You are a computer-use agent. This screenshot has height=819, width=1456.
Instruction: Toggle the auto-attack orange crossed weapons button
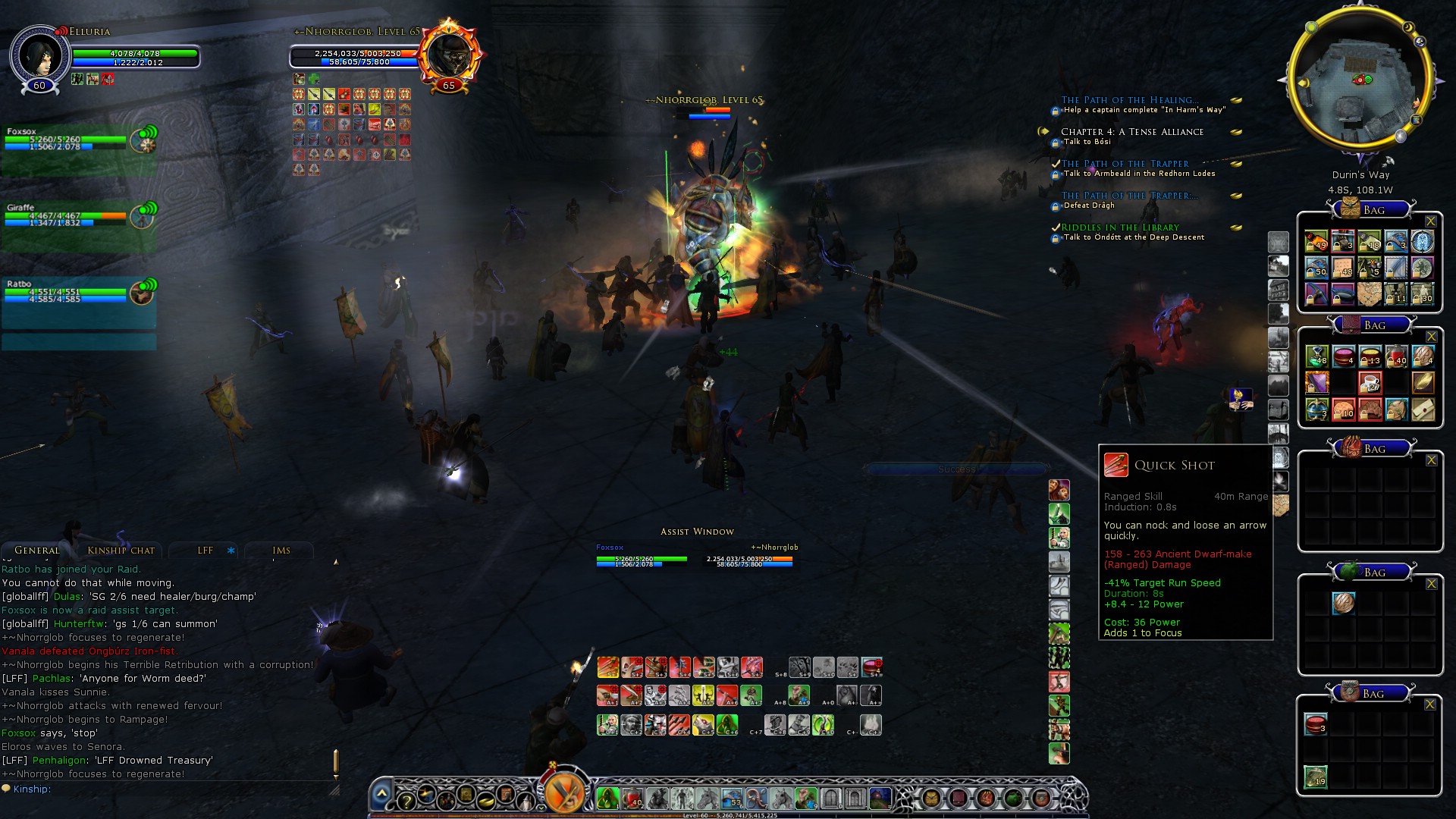click(x=564, y=792)
